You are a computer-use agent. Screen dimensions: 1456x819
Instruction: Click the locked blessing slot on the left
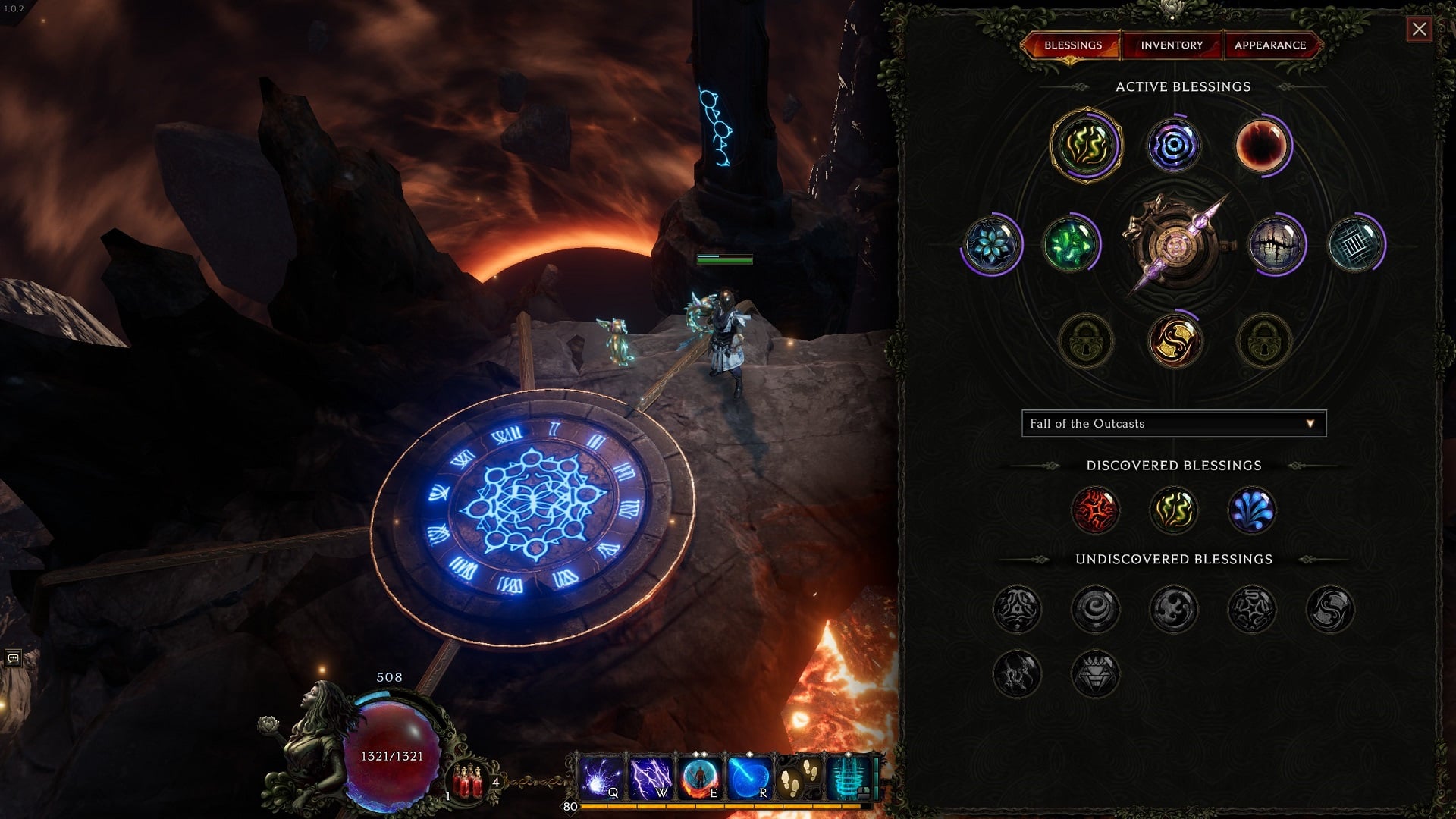pyautogui.click(x=1087, y=341)
